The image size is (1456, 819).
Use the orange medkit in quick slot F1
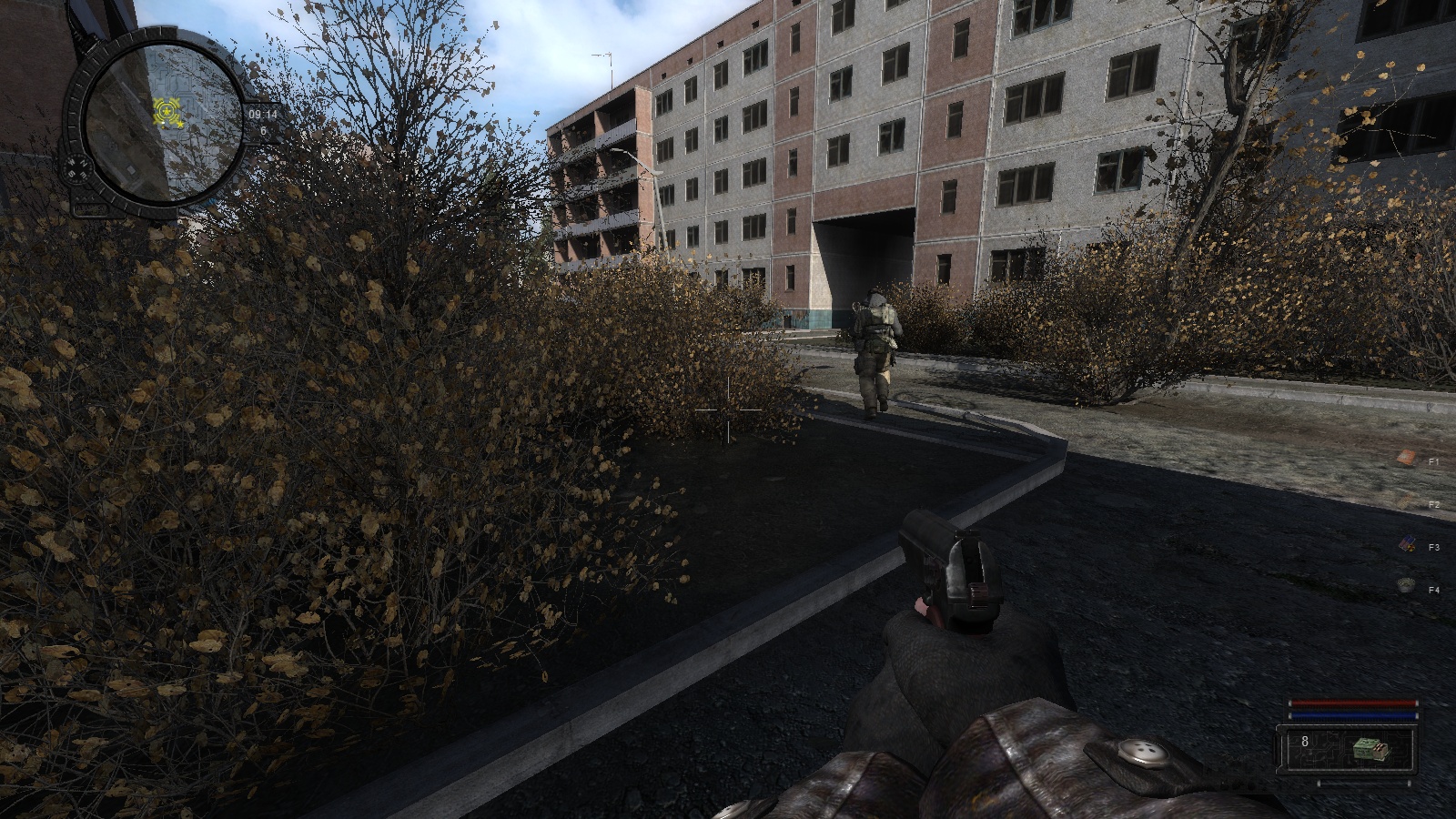1406,458
